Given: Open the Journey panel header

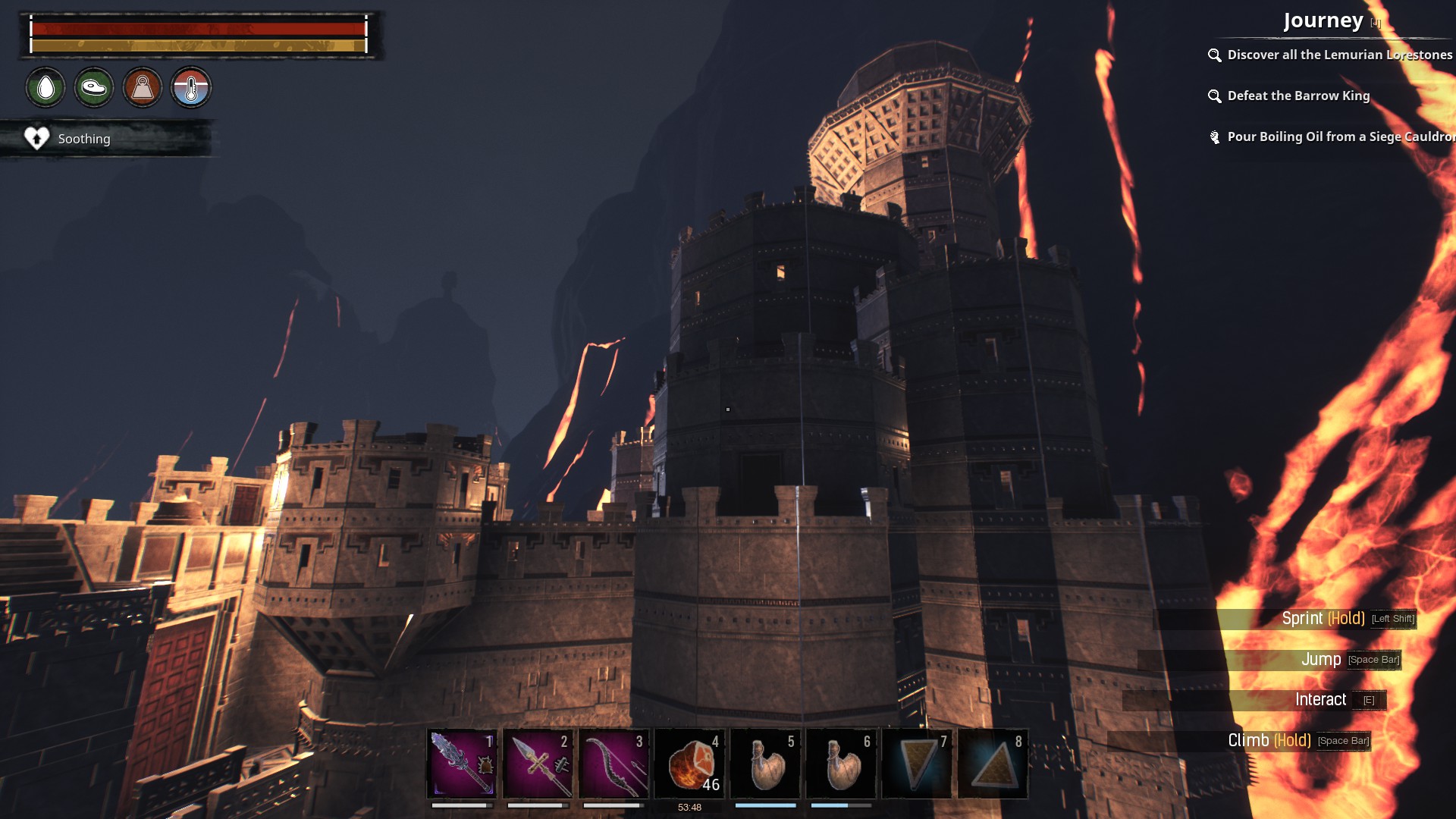Looking at the screenshot, I should pos(1323,20).
